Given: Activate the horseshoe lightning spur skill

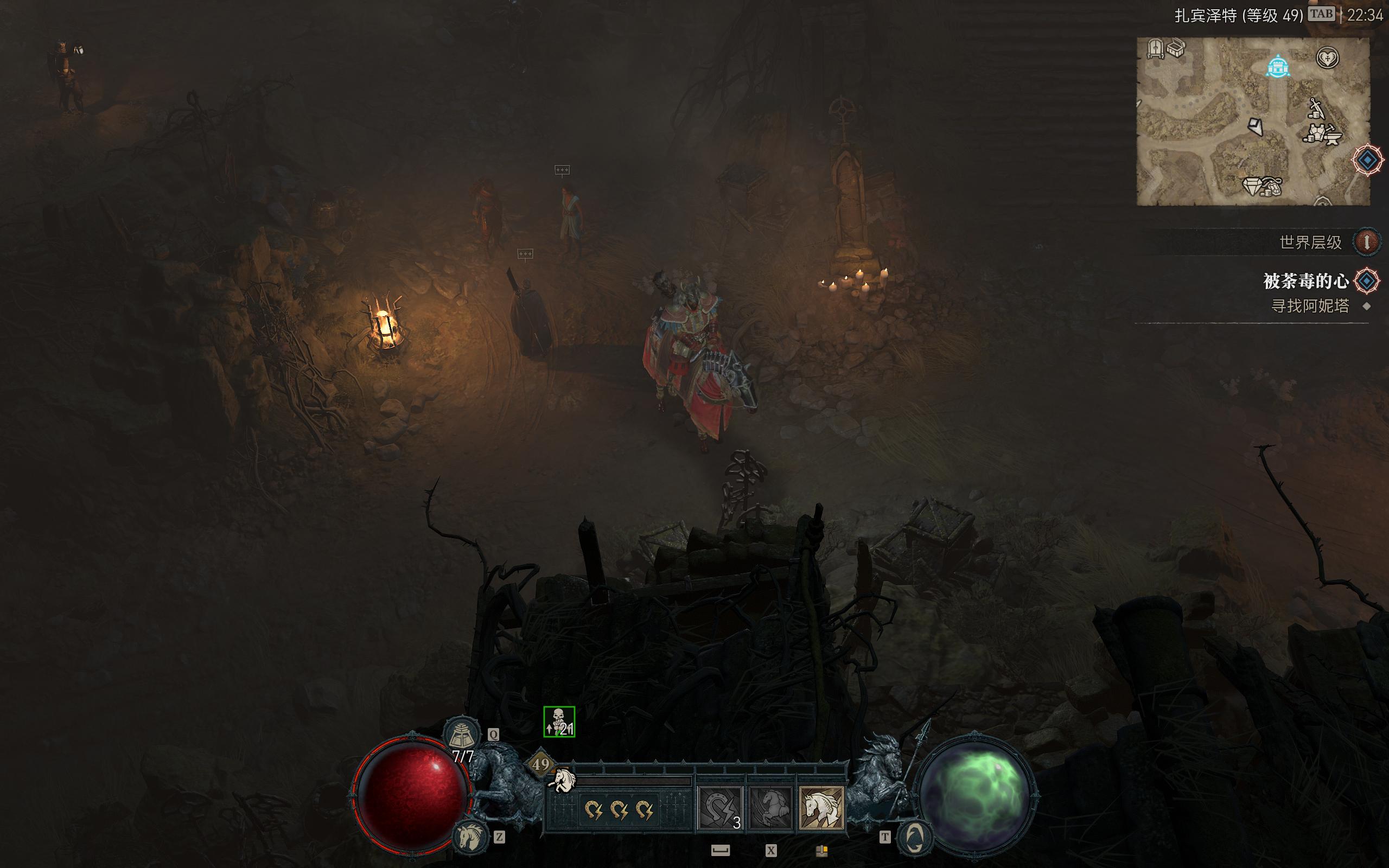Looking at the screenshot, I should (x=721, y=809).
